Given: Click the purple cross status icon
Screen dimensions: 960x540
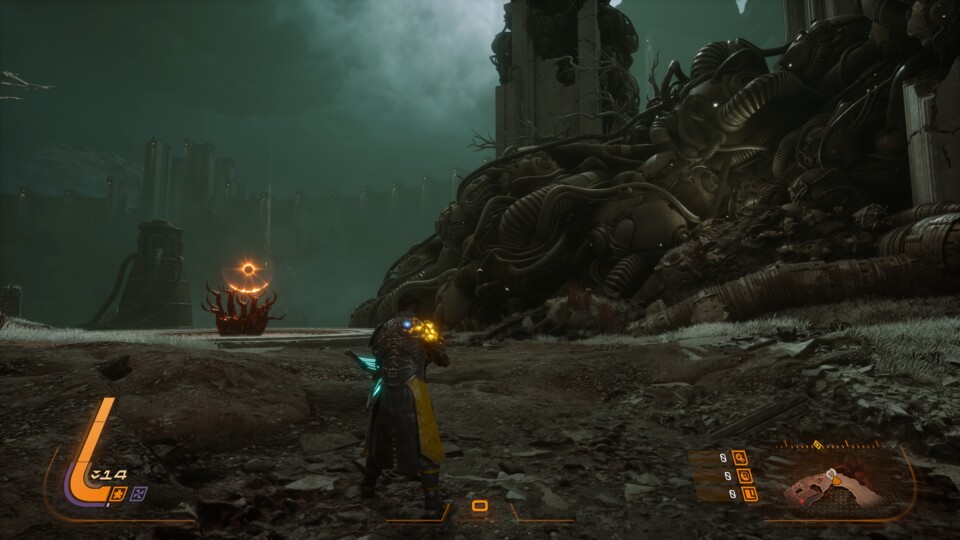Looking at the screenshot, I should coord(140,493).
